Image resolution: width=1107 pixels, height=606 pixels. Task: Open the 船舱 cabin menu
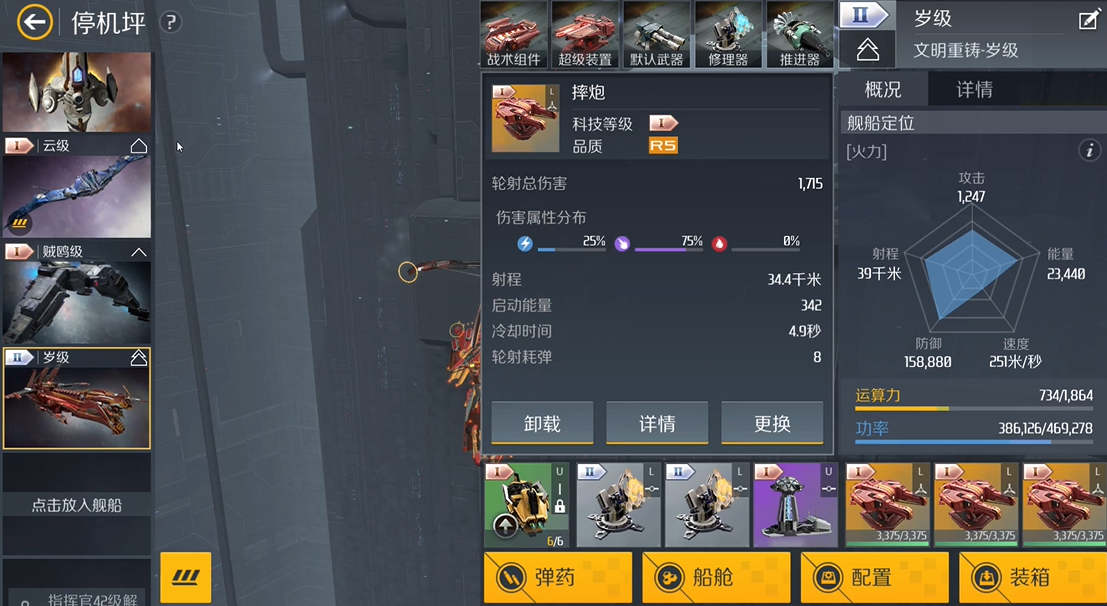click(716, 578)
